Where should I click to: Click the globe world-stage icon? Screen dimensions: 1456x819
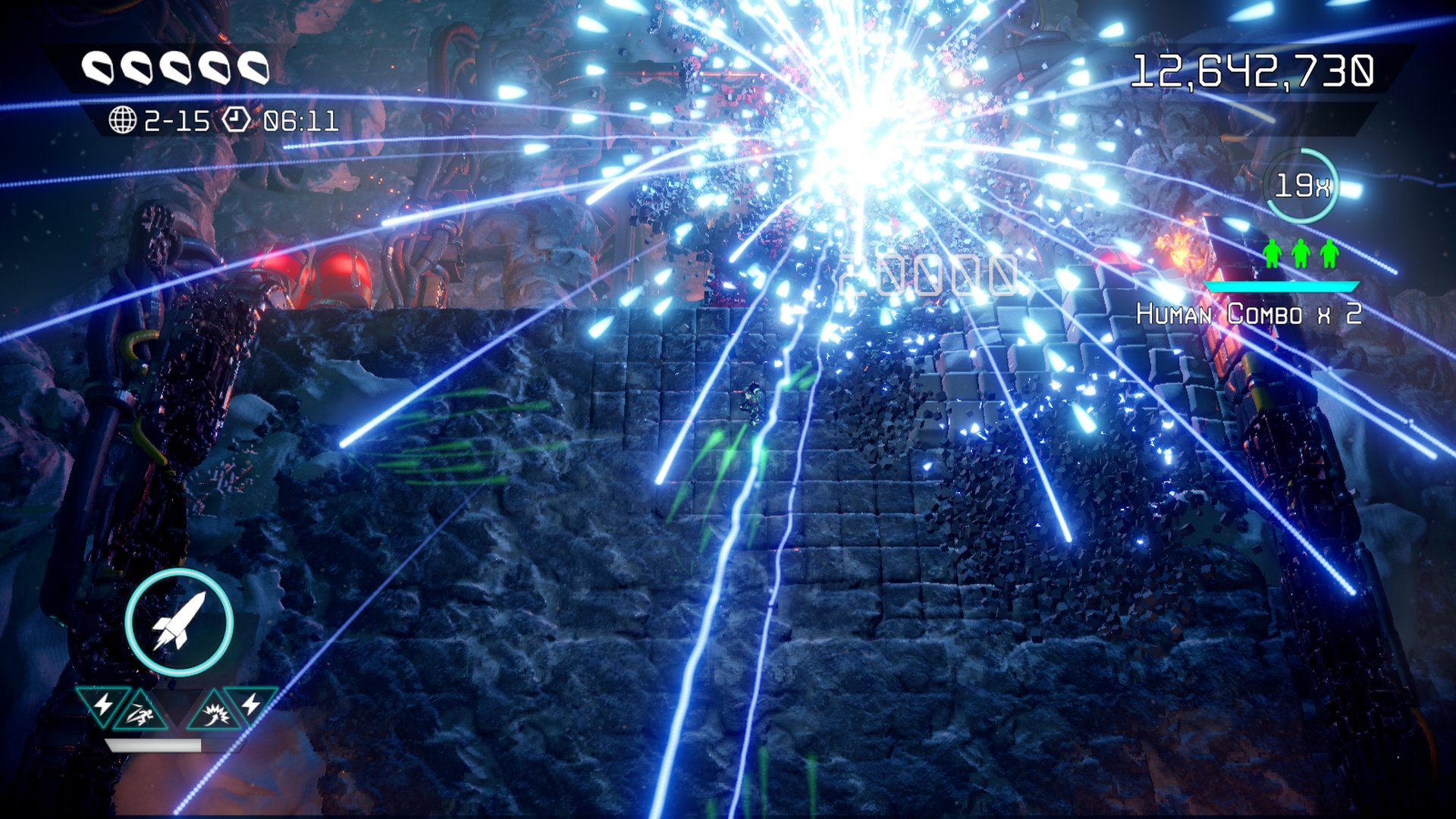(x=122, y=120)
